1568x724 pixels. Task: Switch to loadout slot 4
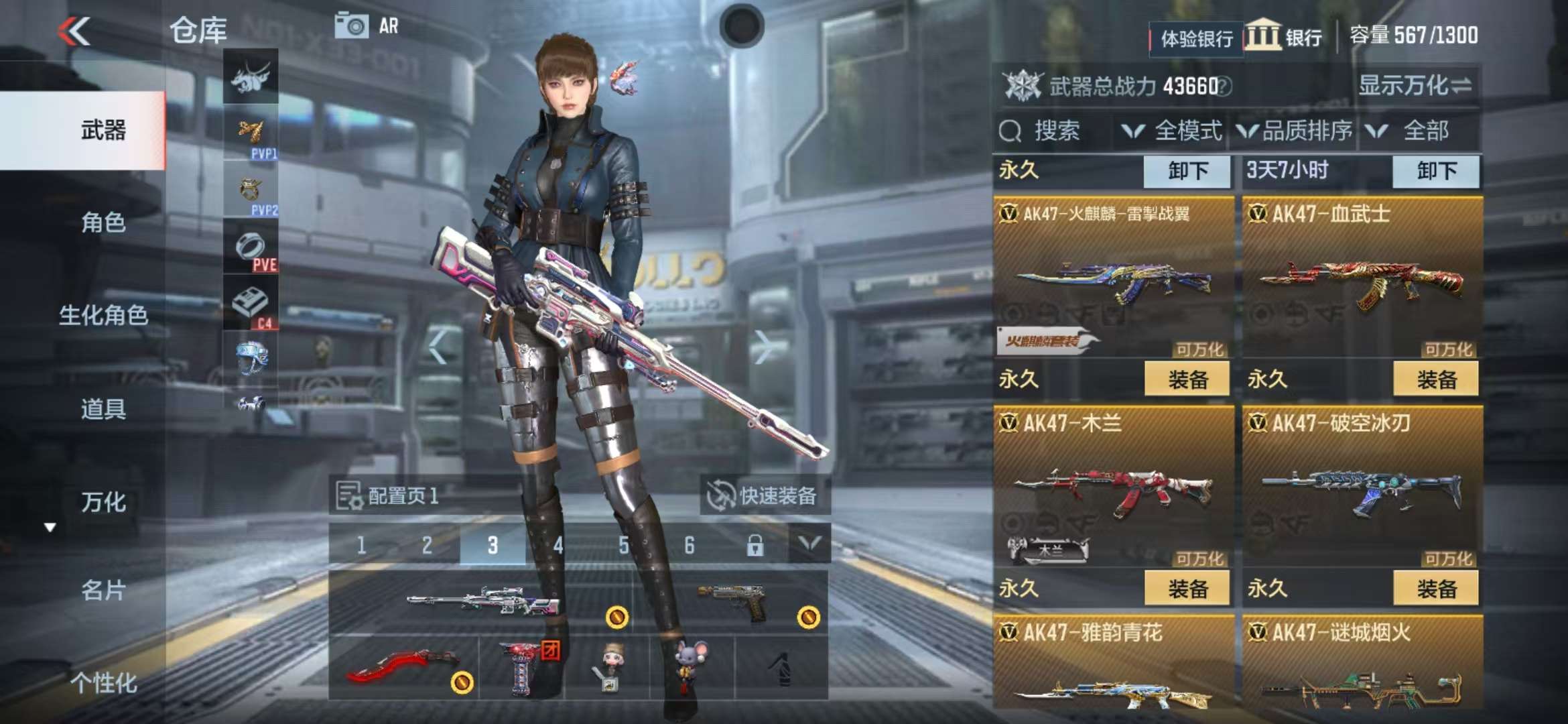coord(558,546)
